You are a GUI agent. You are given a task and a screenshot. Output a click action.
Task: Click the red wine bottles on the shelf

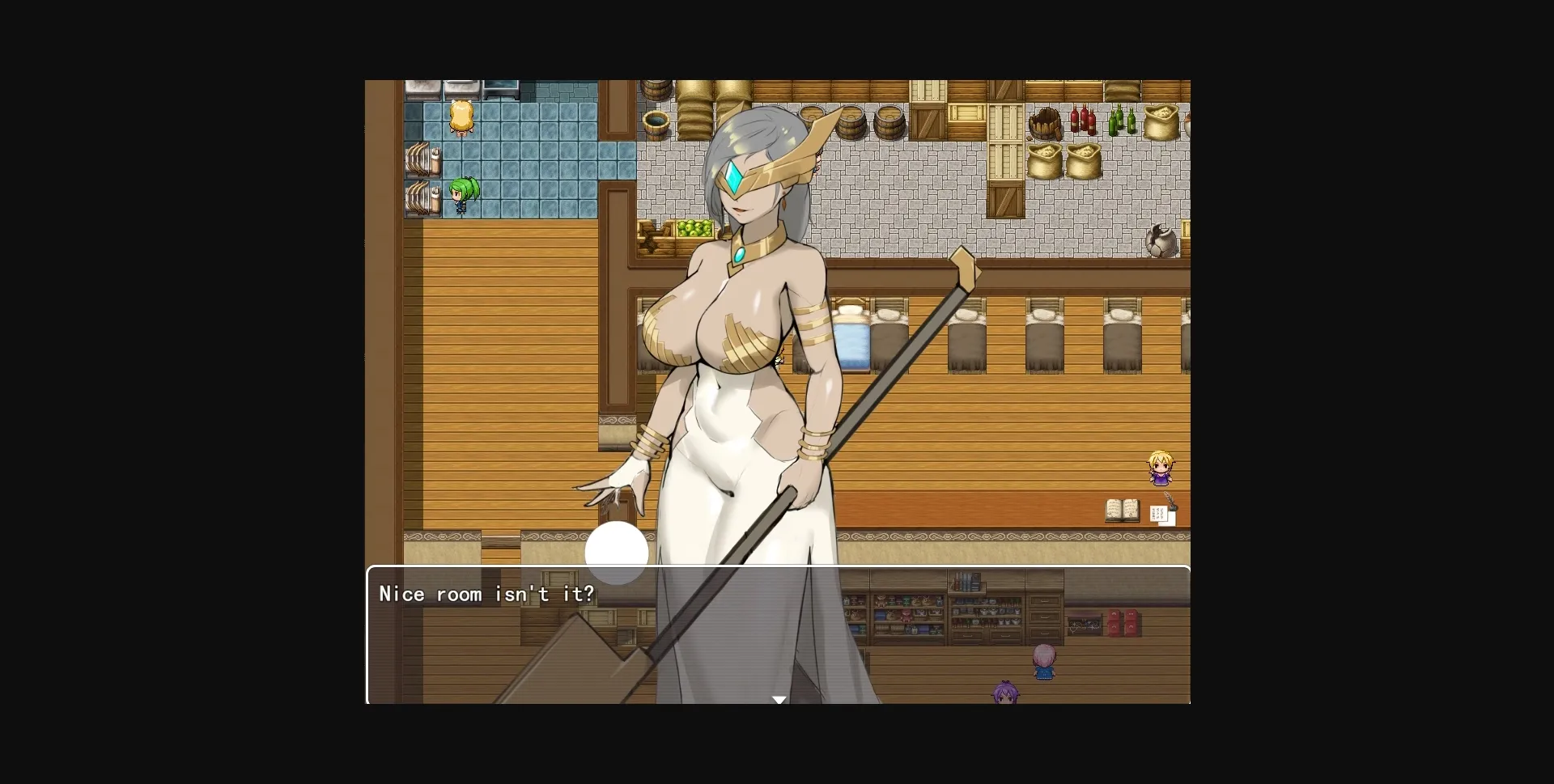click(1081, 121)
